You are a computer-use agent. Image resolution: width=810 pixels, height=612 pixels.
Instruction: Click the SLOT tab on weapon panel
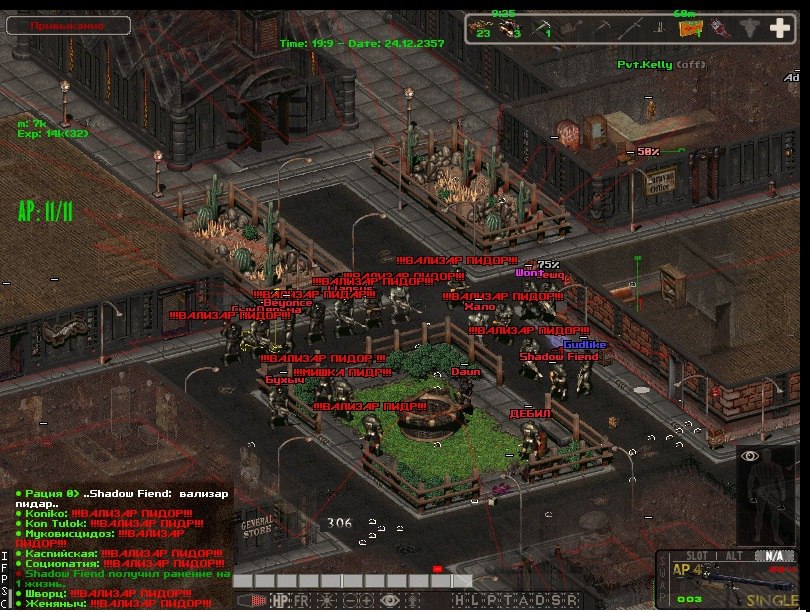(686, 555)
